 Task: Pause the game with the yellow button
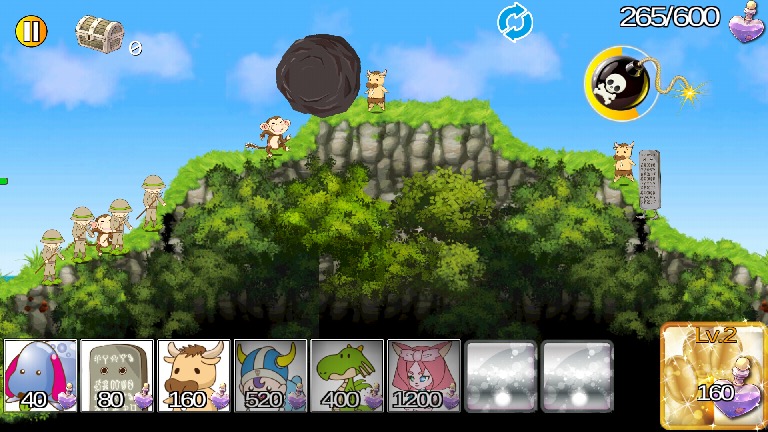pyautogui.click(x=31, y=31)
